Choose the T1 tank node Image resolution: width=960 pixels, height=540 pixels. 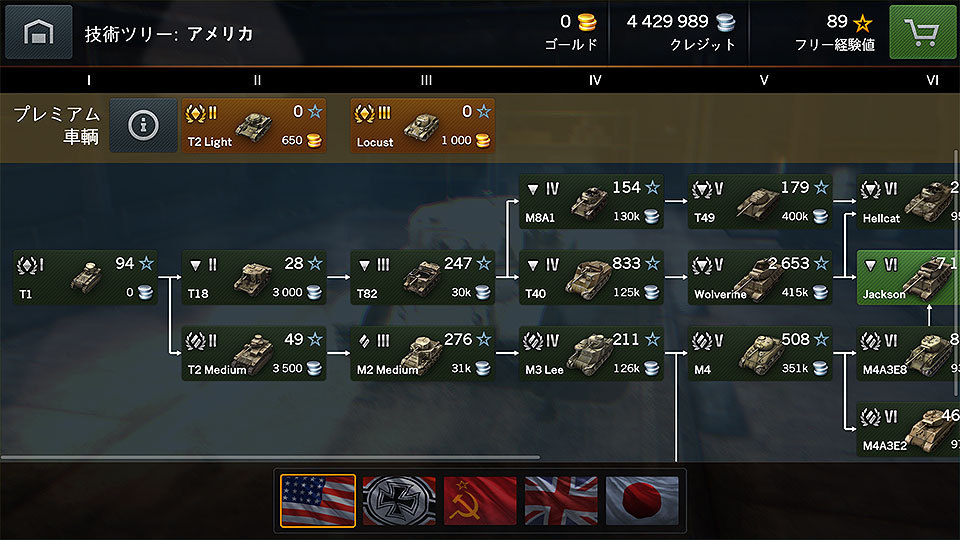(85, 278)
